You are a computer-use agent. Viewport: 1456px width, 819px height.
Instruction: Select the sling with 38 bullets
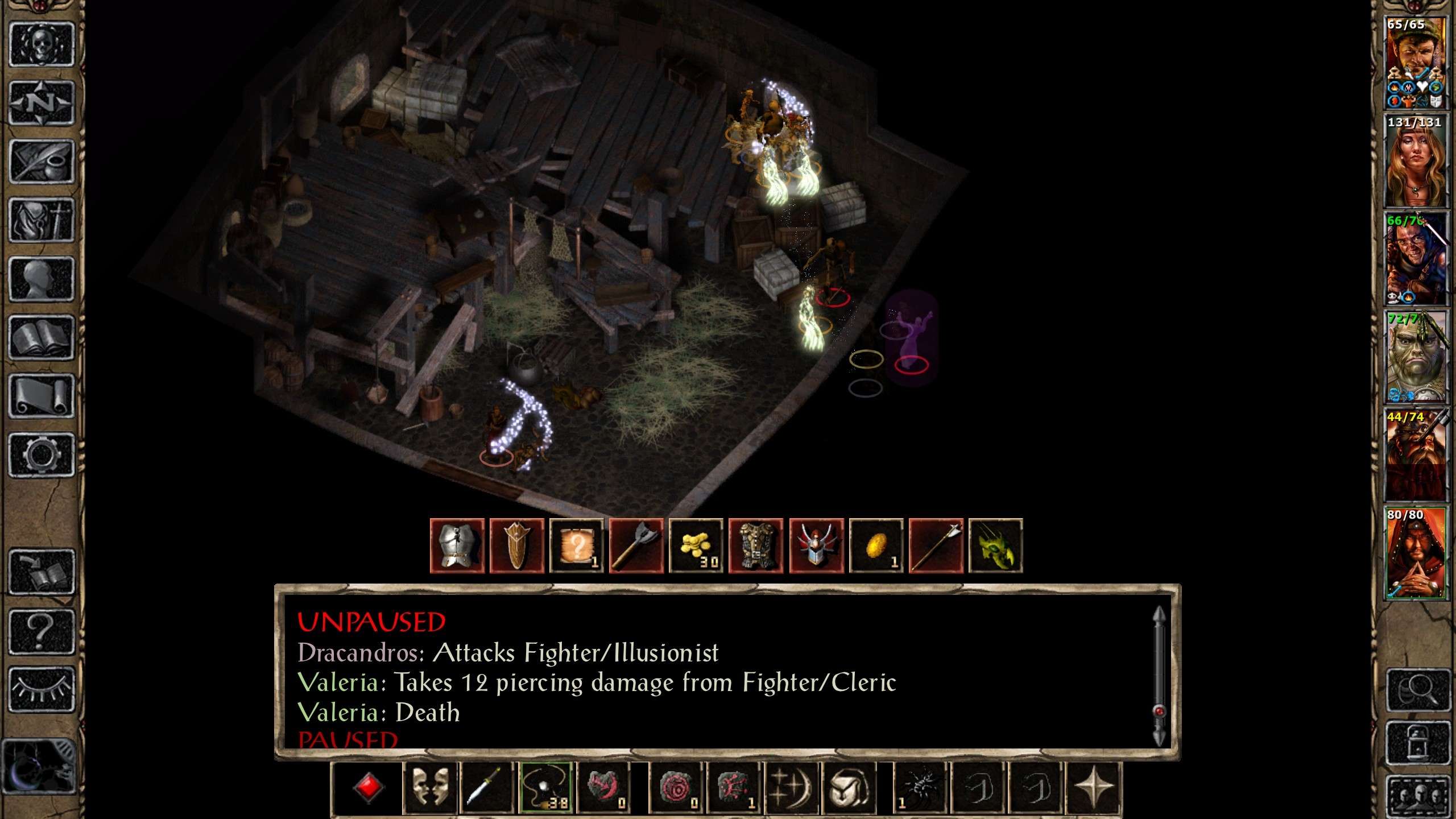click(546, 788)
